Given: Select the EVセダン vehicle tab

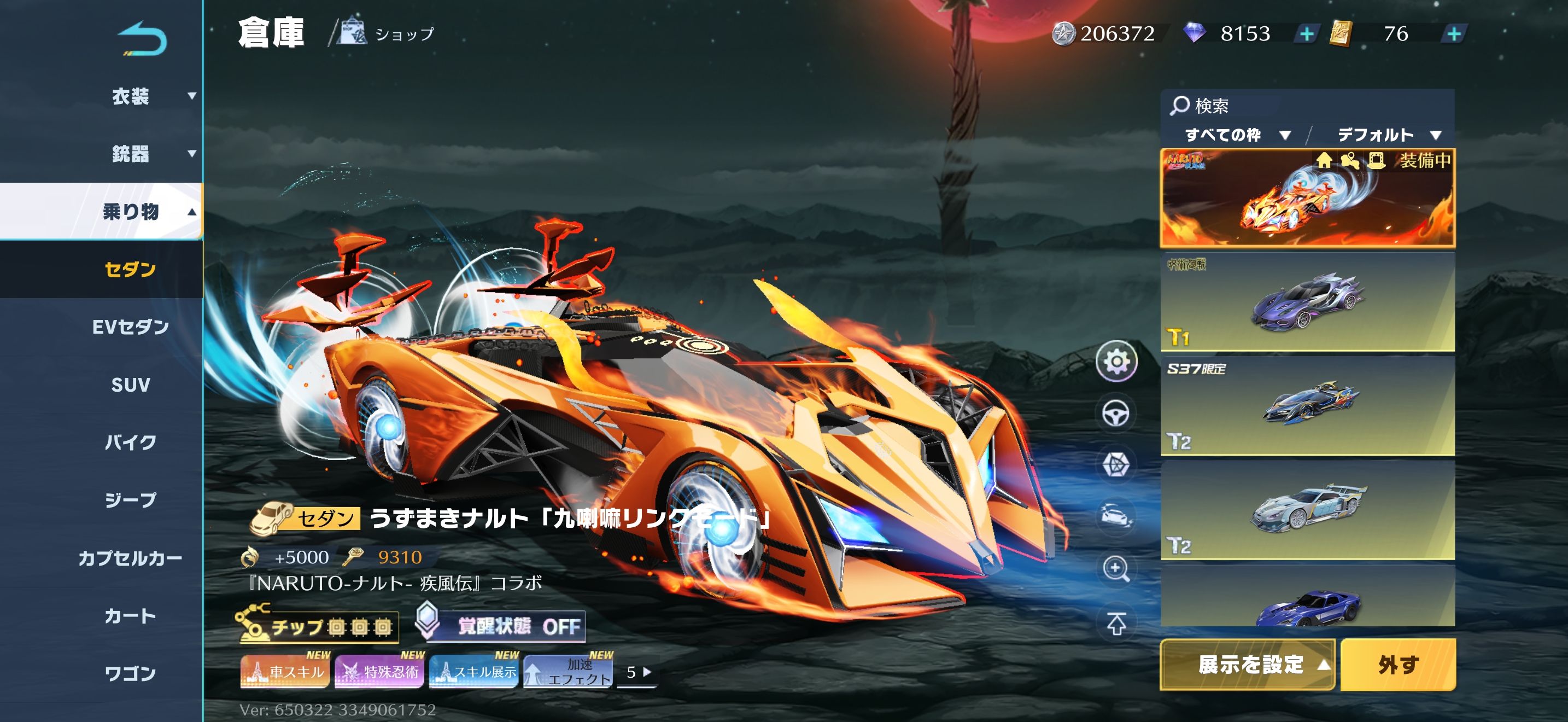Looking at the screenshot, I should pos(130,327).
